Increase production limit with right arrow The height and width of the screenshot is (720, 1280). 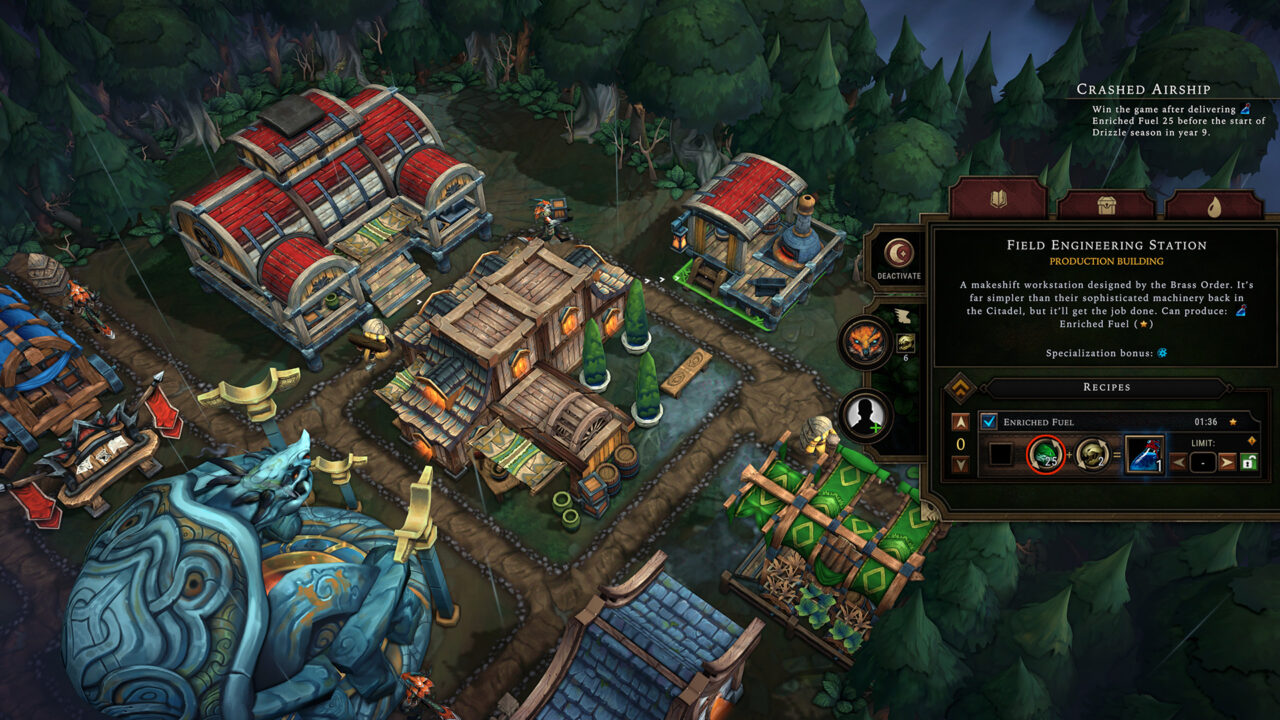1225,462
